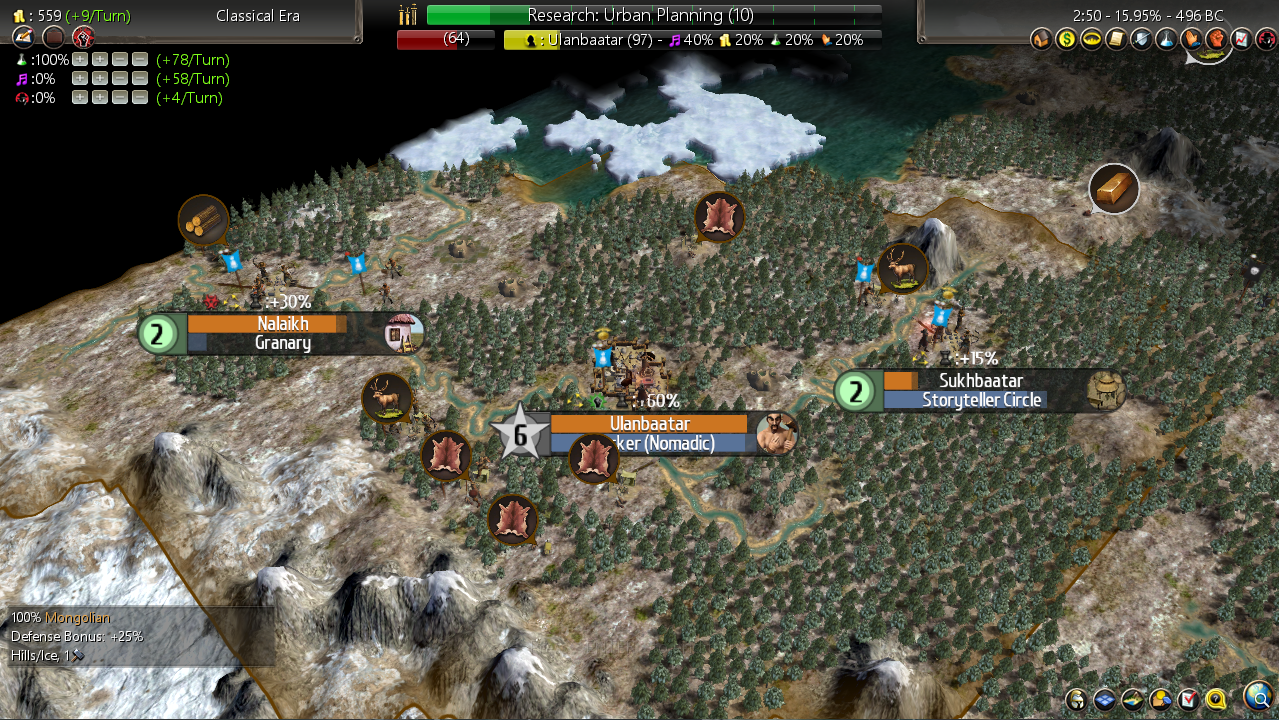Viewport: 1279px width, 720px height.
Task: Open the Religion Advisor praying hands icon
Action: (1191, 39)
